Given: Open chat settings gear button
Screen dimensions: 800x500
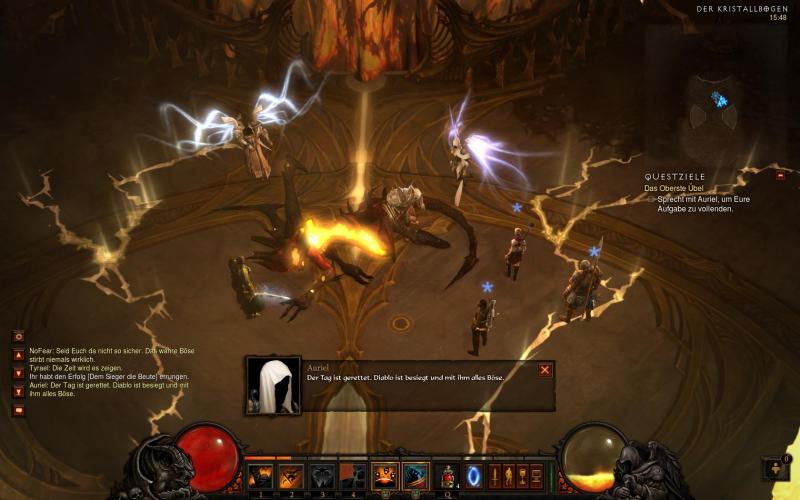Looking at the screenshot, I should [18, 336].
